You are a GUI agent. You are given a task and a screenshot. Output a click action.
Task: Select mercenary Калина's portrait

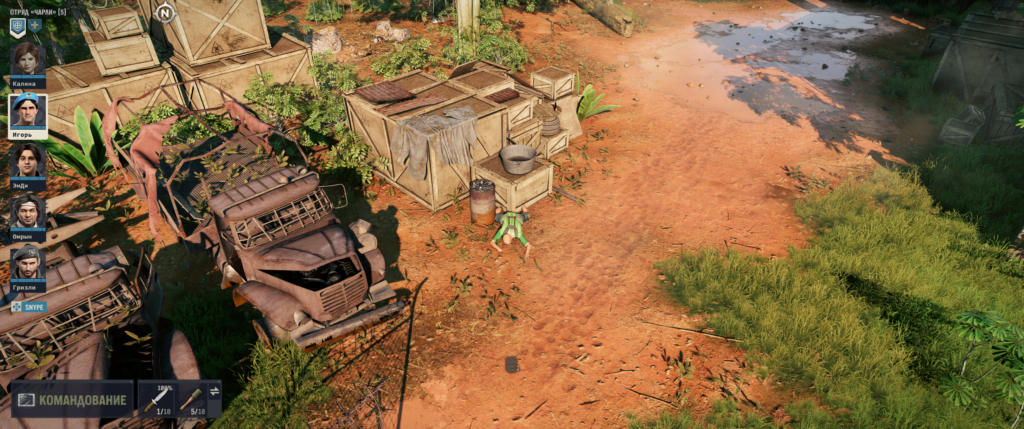(x=27, y=59)
